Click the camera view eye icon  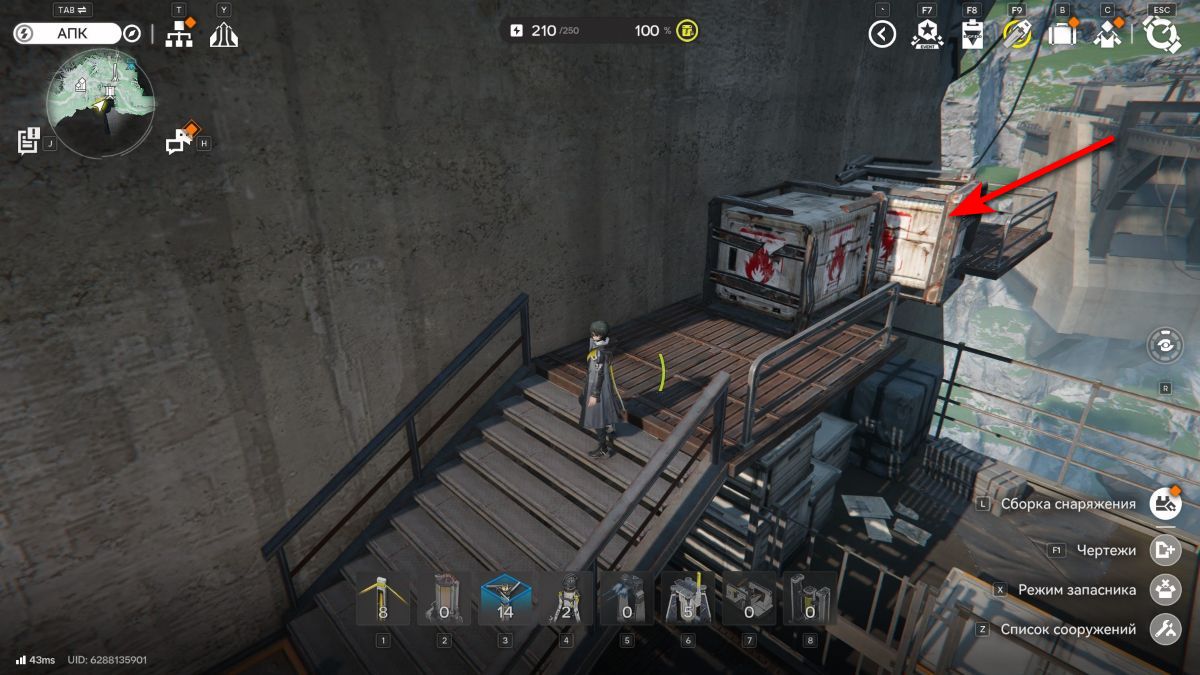pyautogui.click(x=1165, y=345)
